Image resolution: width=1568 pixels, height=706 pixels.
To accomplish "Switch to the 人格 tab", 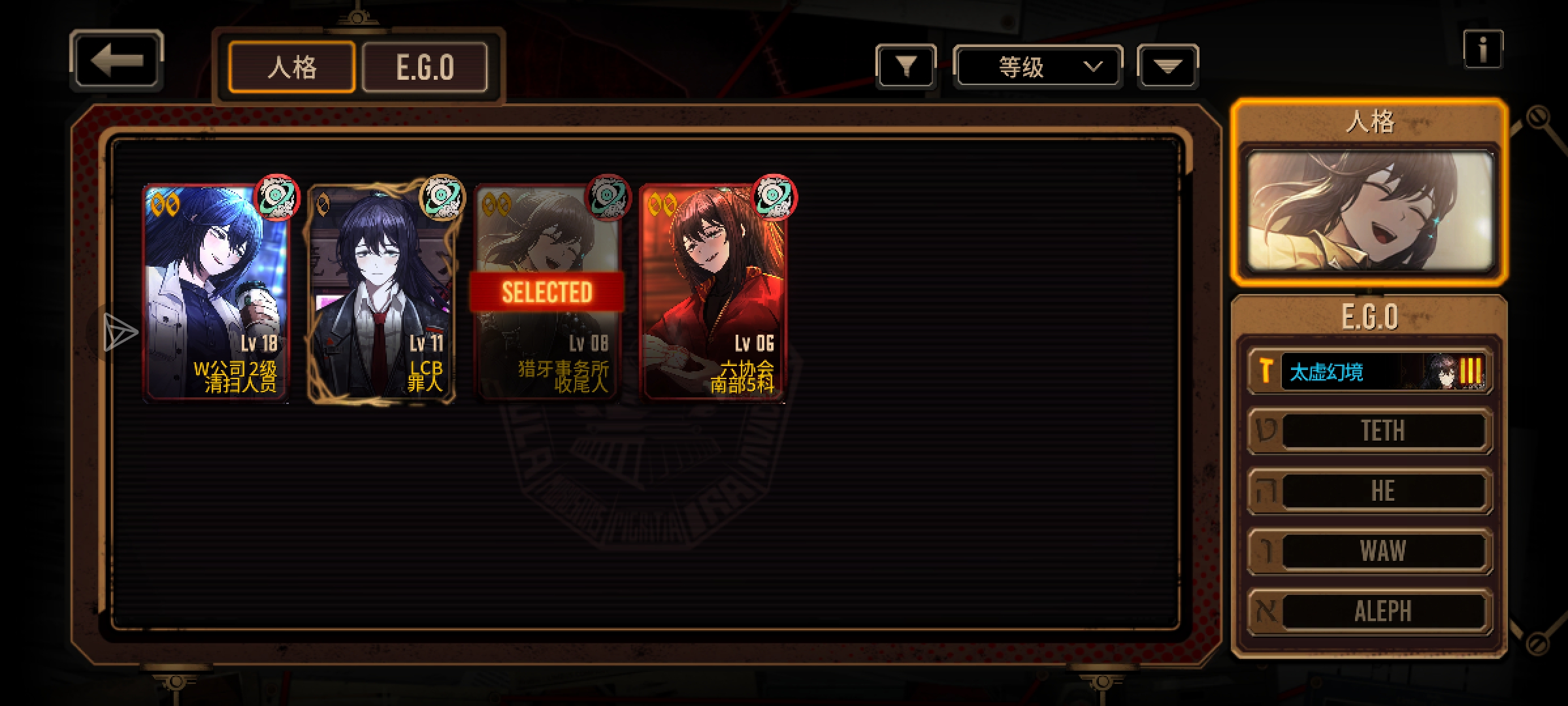I will click(291, 67).
